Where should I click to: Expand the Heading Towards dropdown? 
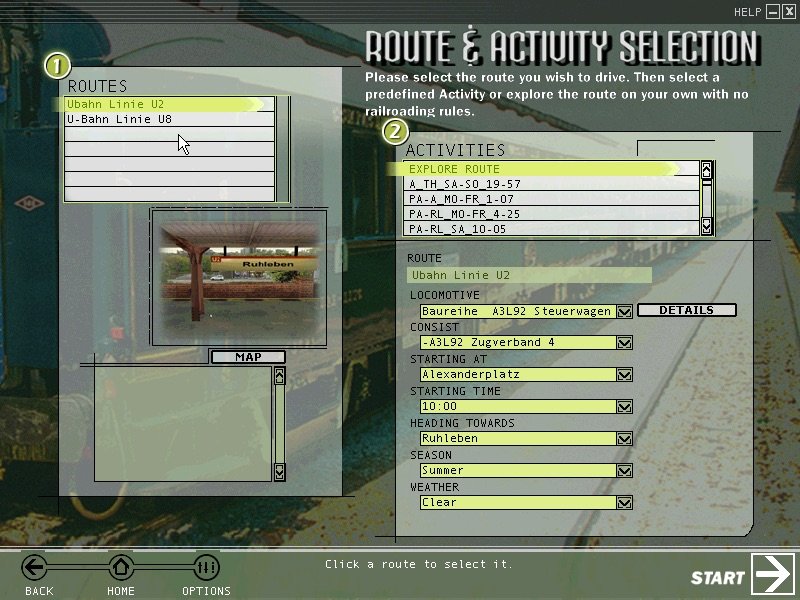(x=625, y=439)
